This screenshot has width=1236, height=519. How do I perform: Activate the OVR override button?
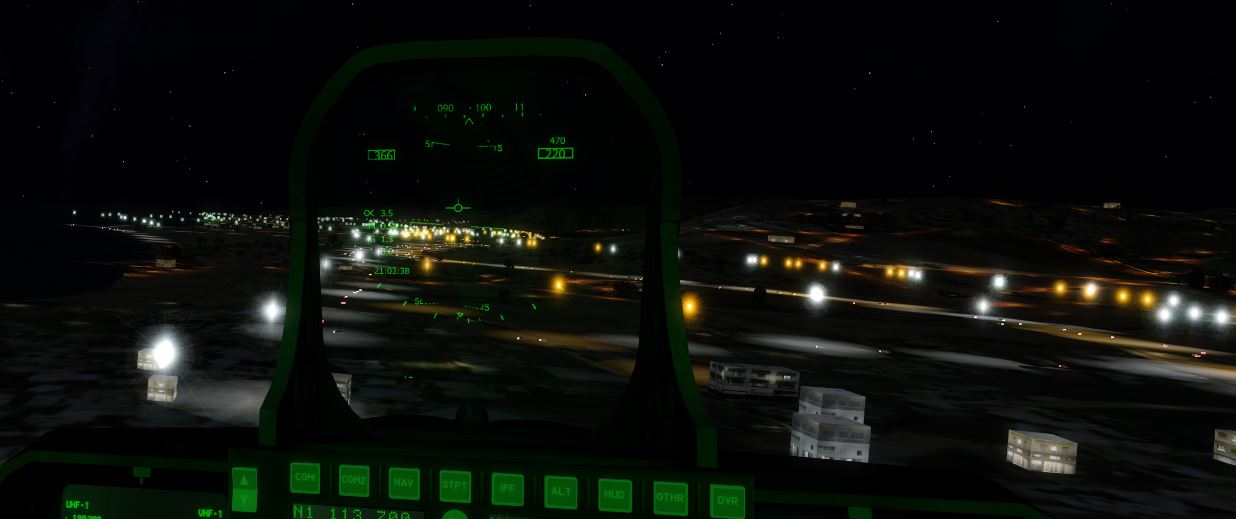tap(727, 500)
